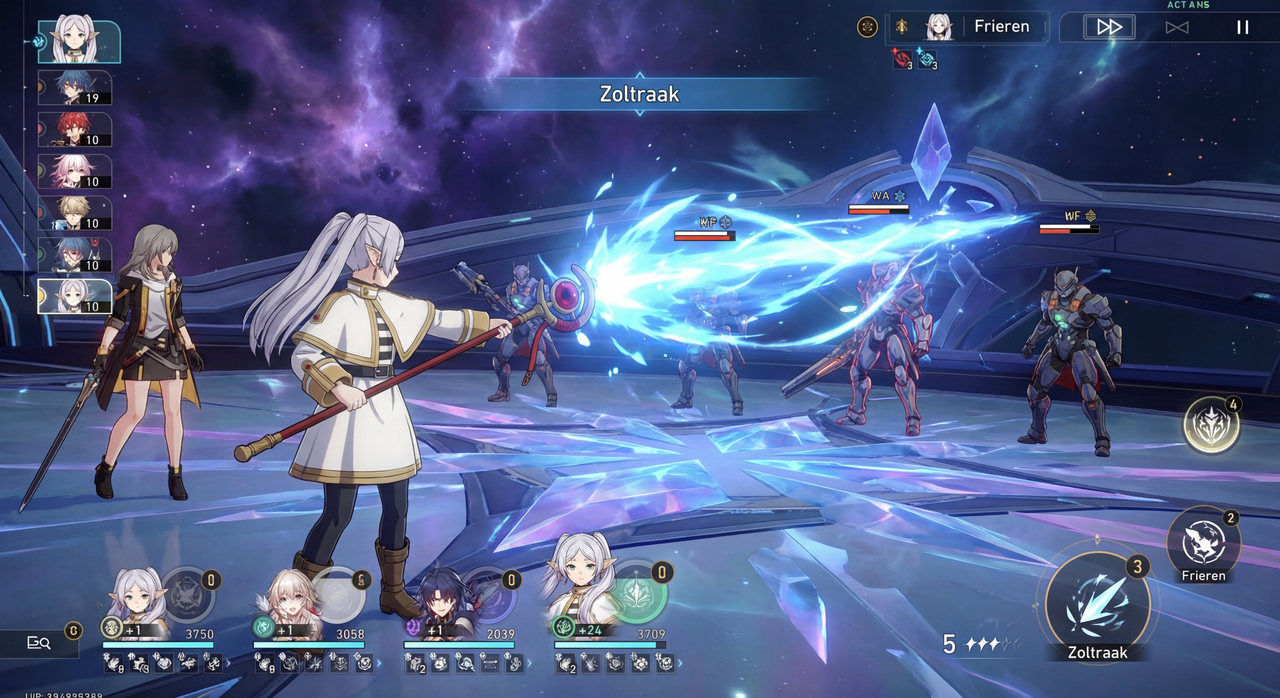The image size is (1280, 698).
Task: Select the blond-haired portrait in the turn order
Action: tap(75, 214)
